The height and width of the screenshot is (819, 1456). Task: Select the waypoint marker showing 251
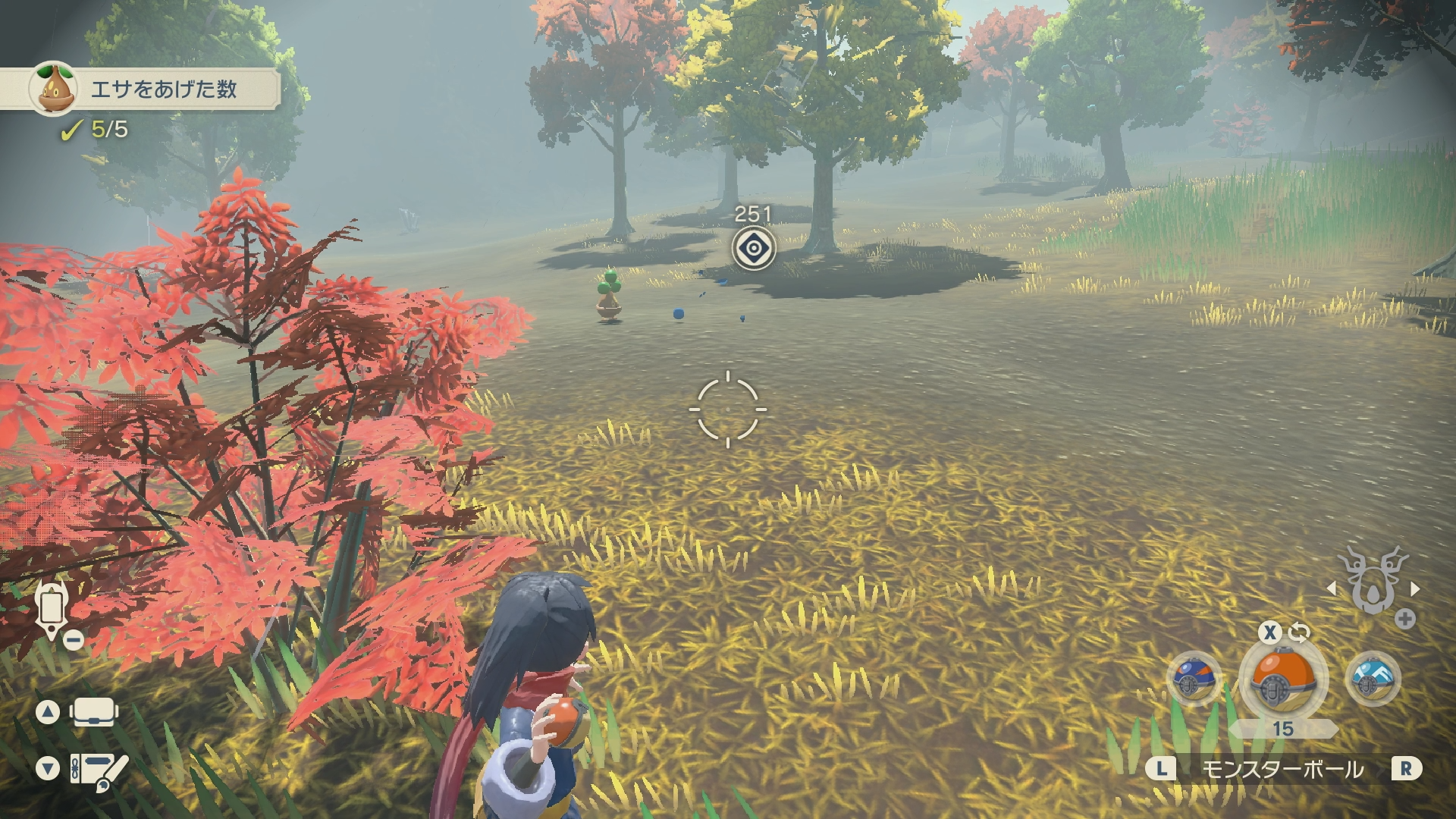pos(753,247)
